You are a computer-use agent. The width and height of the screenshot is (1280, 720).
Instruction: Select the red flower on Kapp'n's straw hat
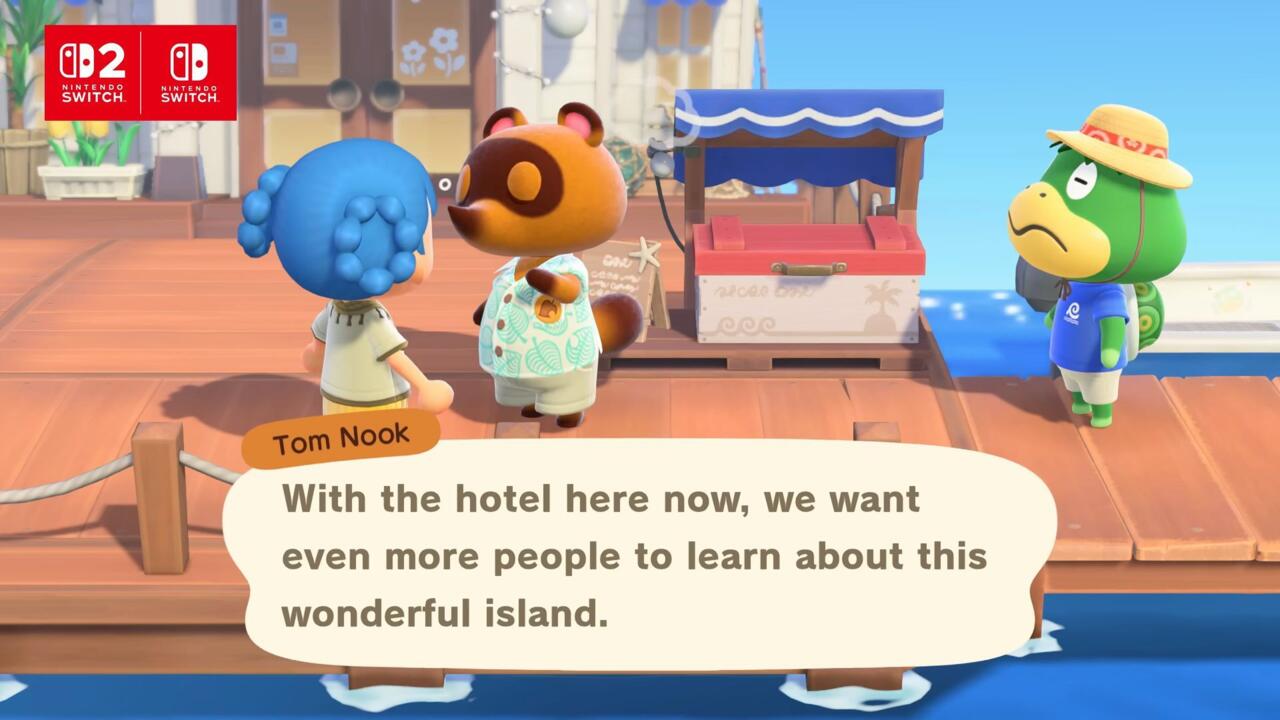coord(1133,142)
